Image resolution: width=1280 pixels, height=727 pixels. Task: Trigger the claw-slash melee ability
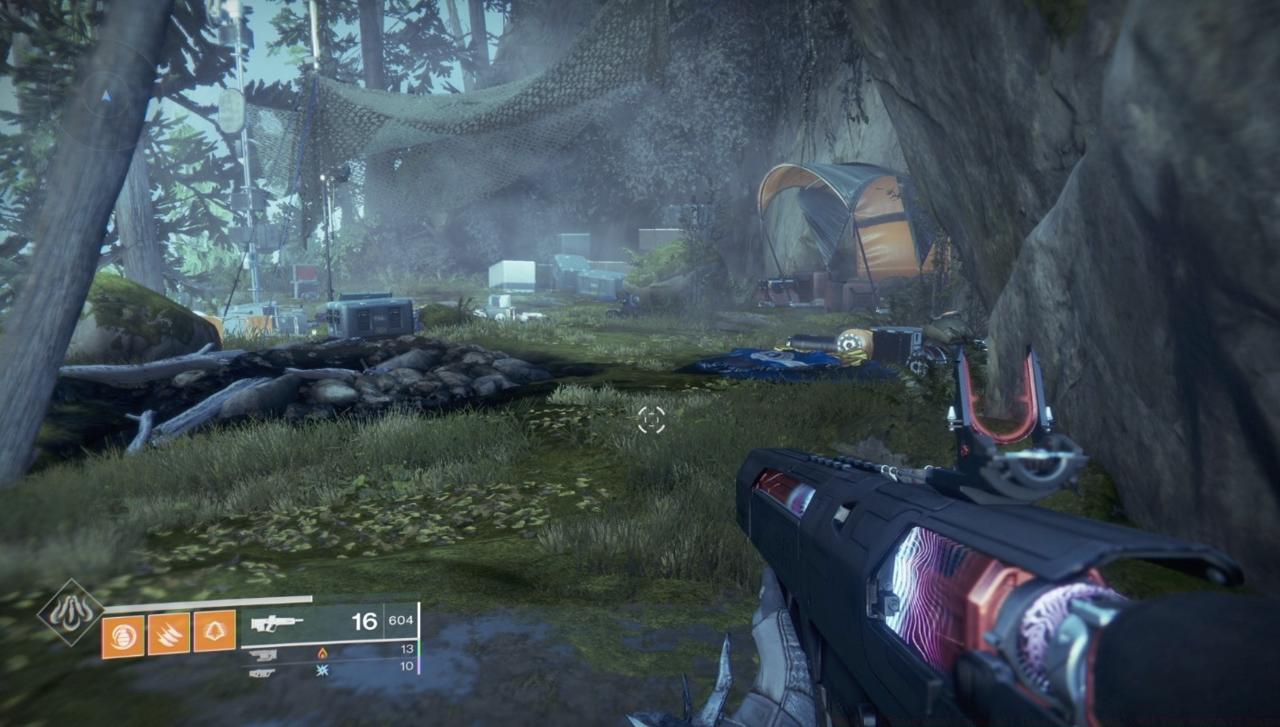[169, 632]
